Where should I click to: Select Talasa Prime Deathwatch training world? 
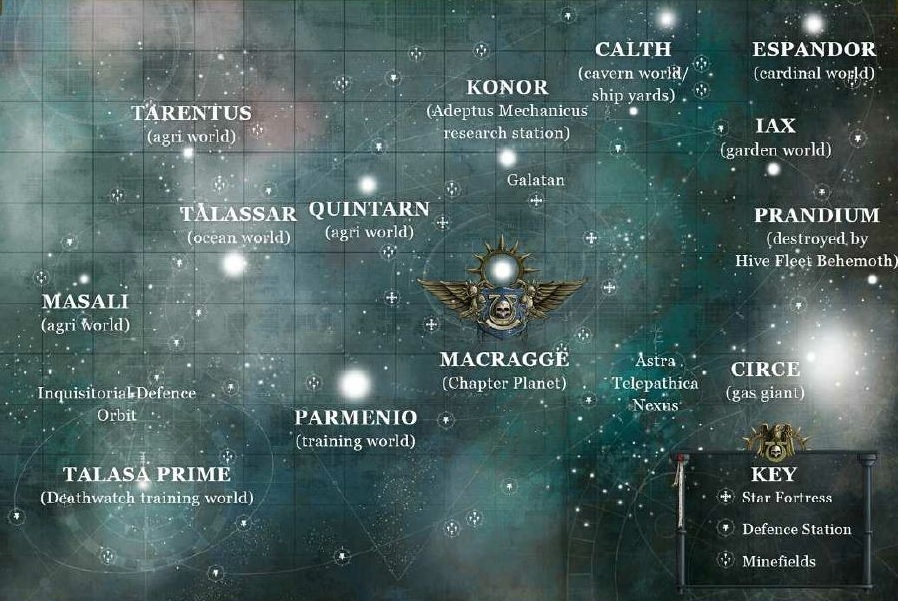147,475
